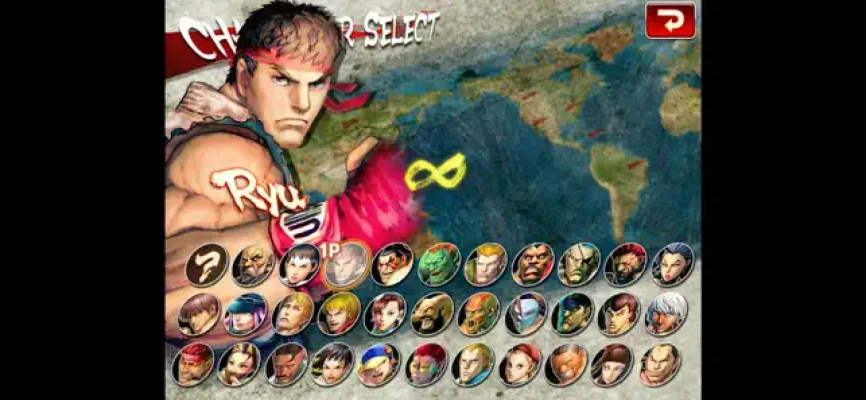The image size is (866, 400).
Task: Select M. Bison's capped portrait
Action: tap(572, 314)
